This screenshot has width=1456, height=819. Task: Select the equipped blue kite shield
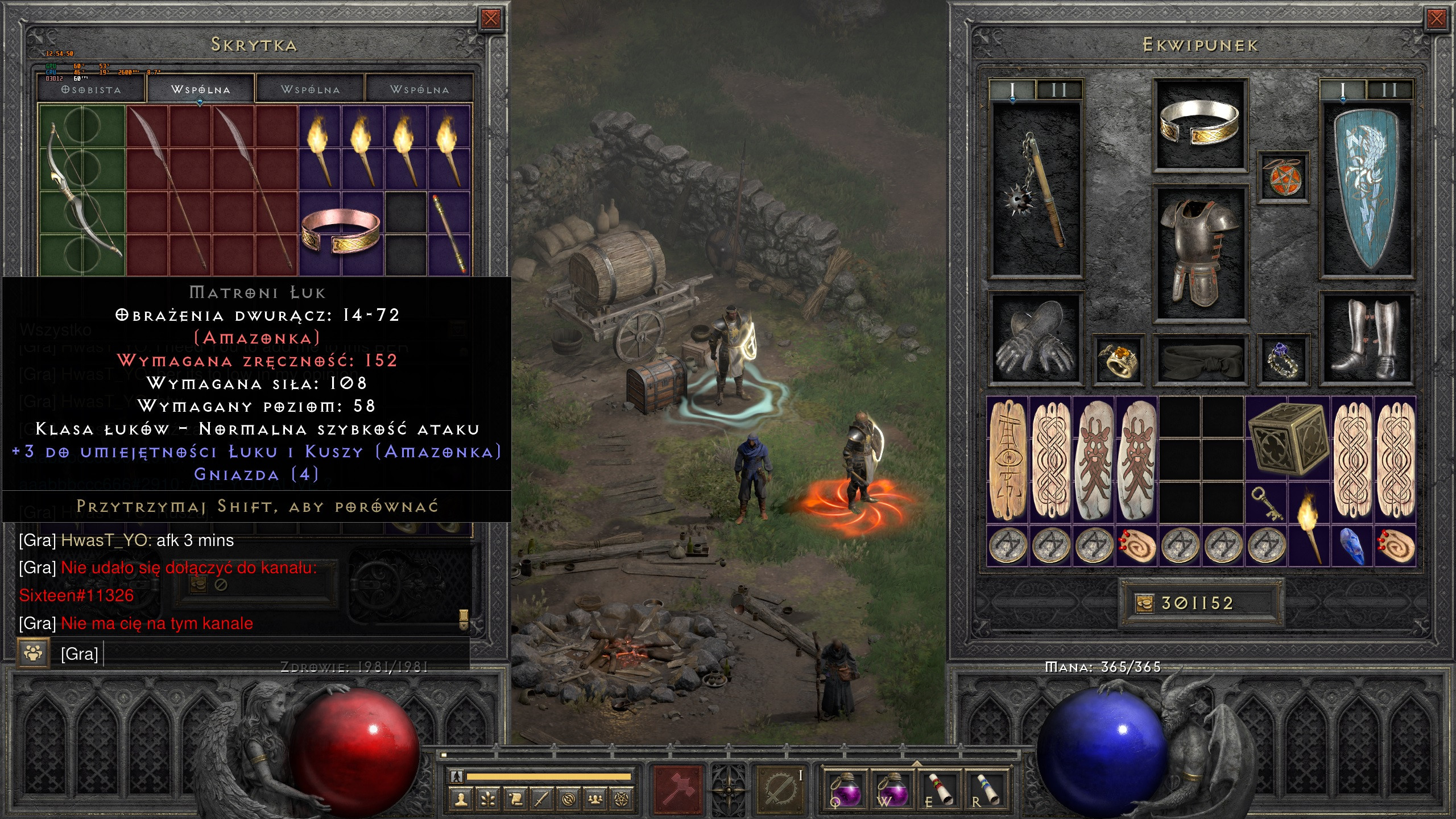(1366, 189)
